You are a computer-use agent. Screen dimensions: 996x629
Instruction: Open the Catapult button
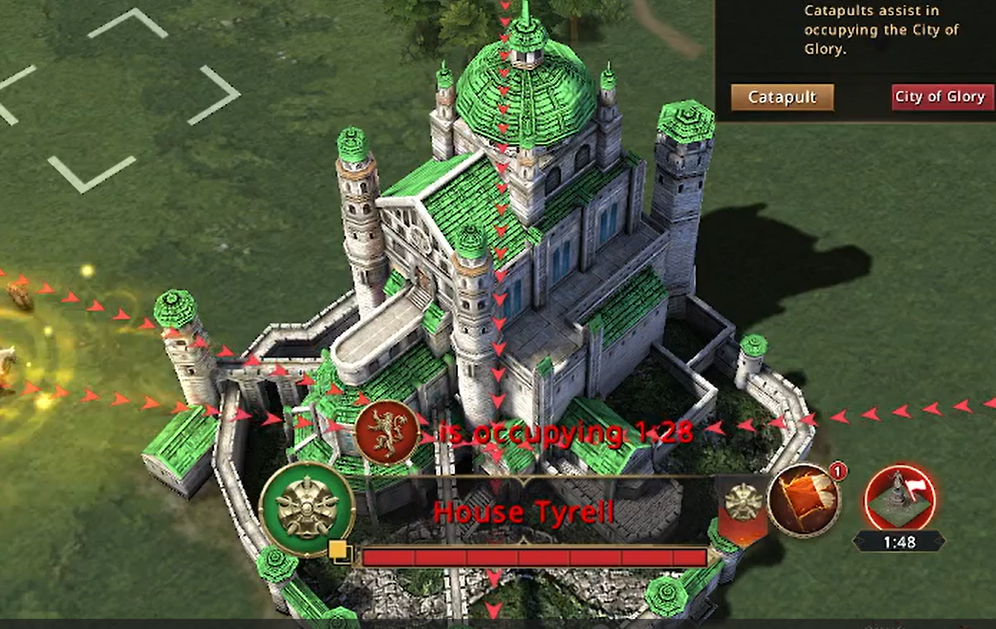point(782,97)
